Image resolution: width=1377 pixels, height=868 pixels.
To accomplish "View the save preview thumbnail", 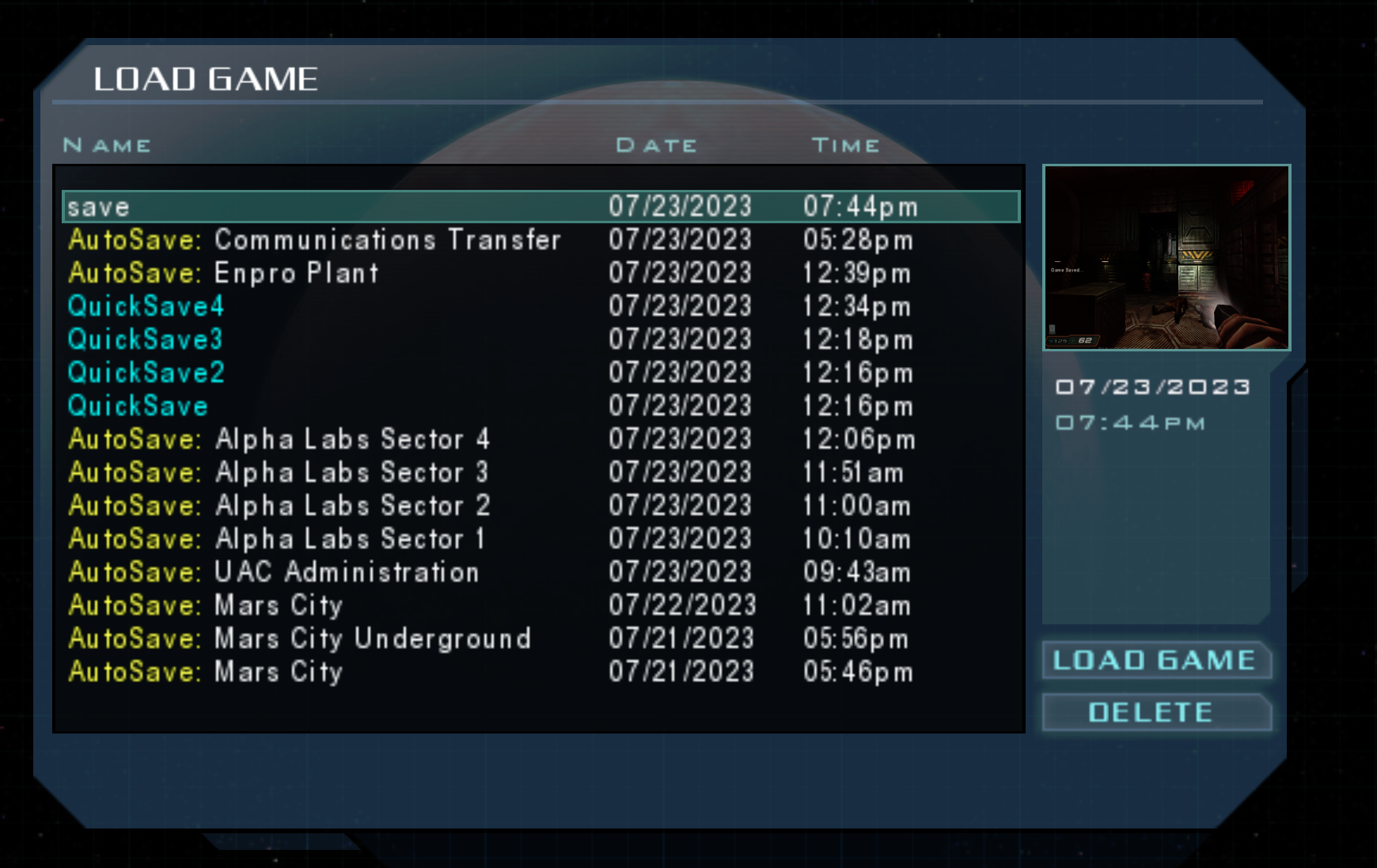I will (x=1166, y=256).
